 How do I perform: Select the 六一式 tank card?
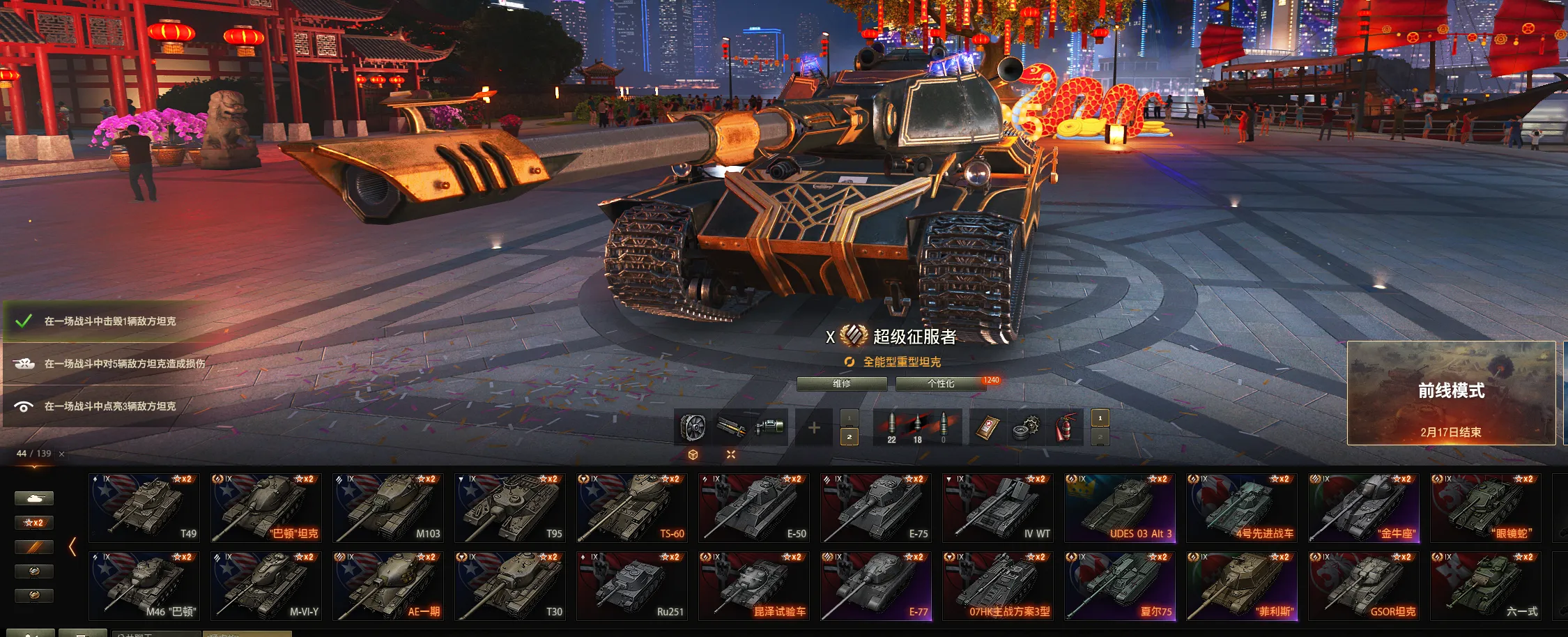point(1486,585)
